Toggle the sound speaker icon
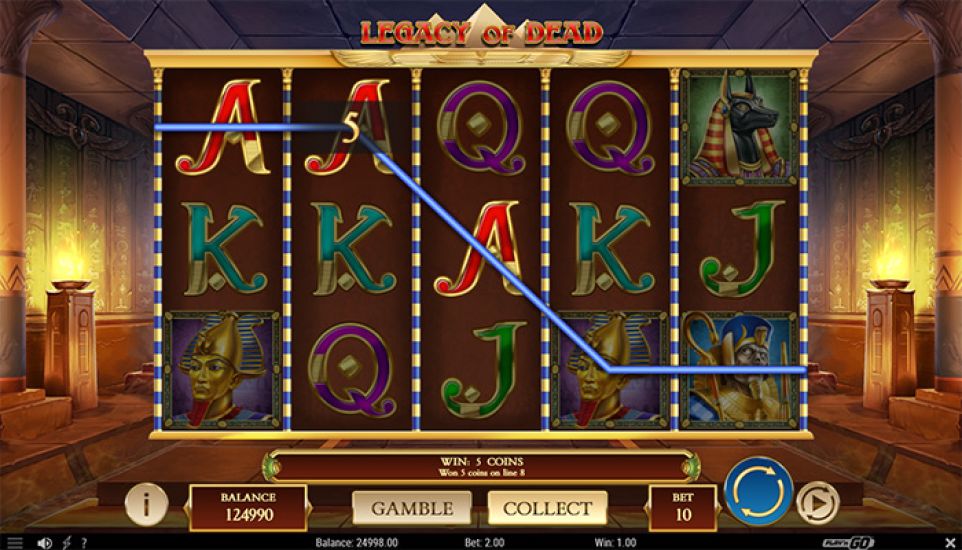962x550 pixels. (44, 542)
